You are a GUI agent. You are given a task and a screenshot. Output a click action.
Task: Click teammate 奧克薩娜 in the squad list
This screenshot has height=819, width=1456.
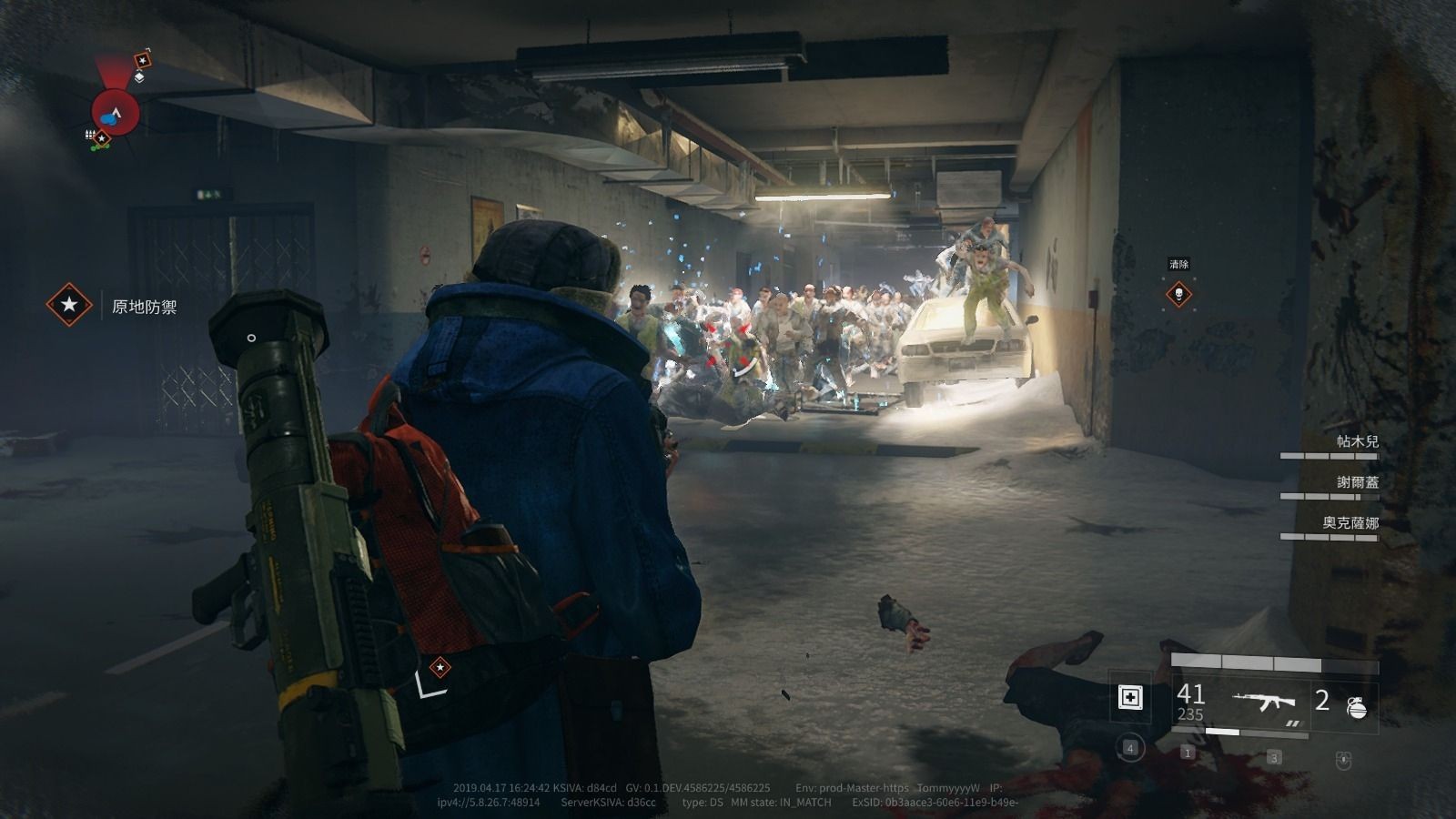[1350, 523]
